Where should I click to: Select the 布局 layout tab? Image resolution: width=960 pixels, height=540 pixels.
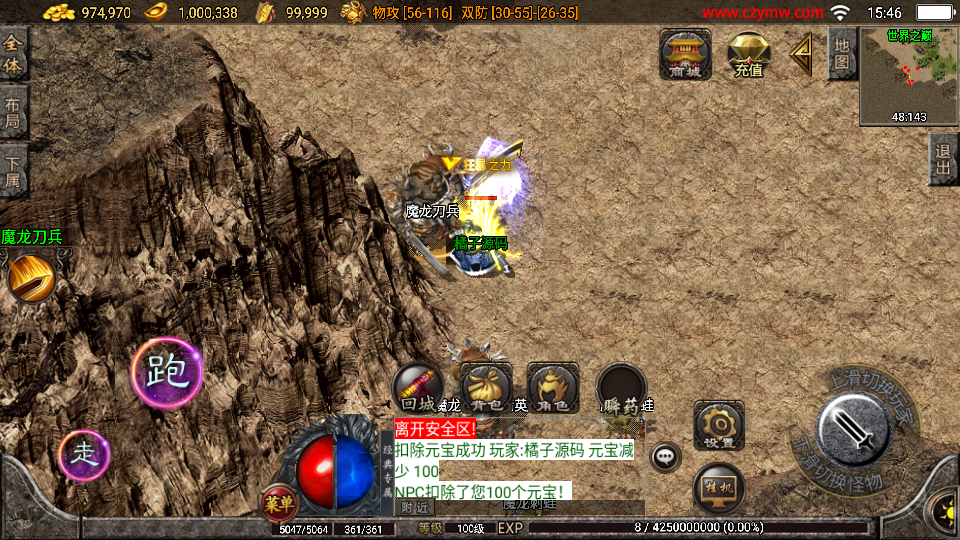(x=13, y=114)
